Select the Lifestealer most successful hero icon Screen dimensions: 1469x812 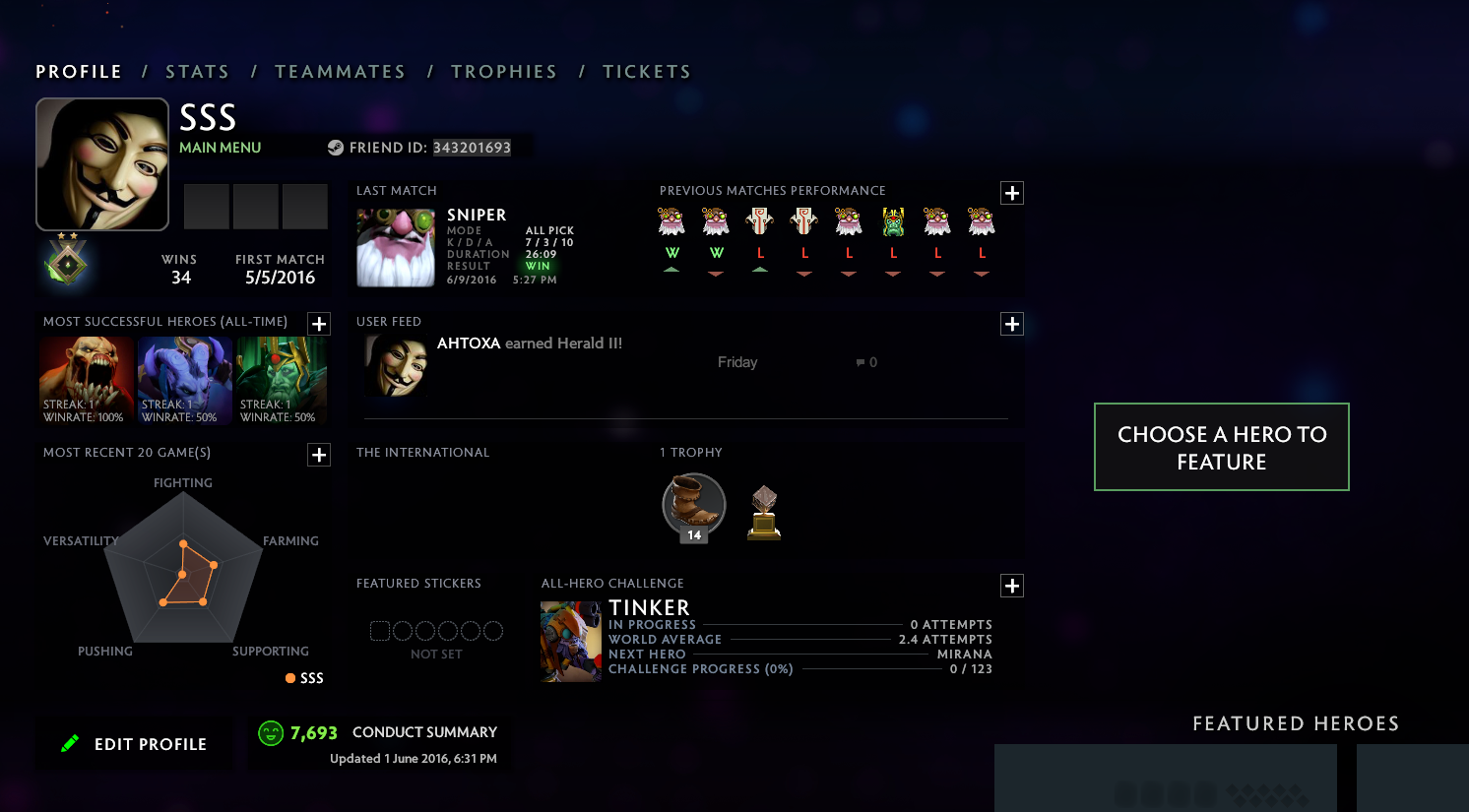pyautogui.click(x=86, y=379)
